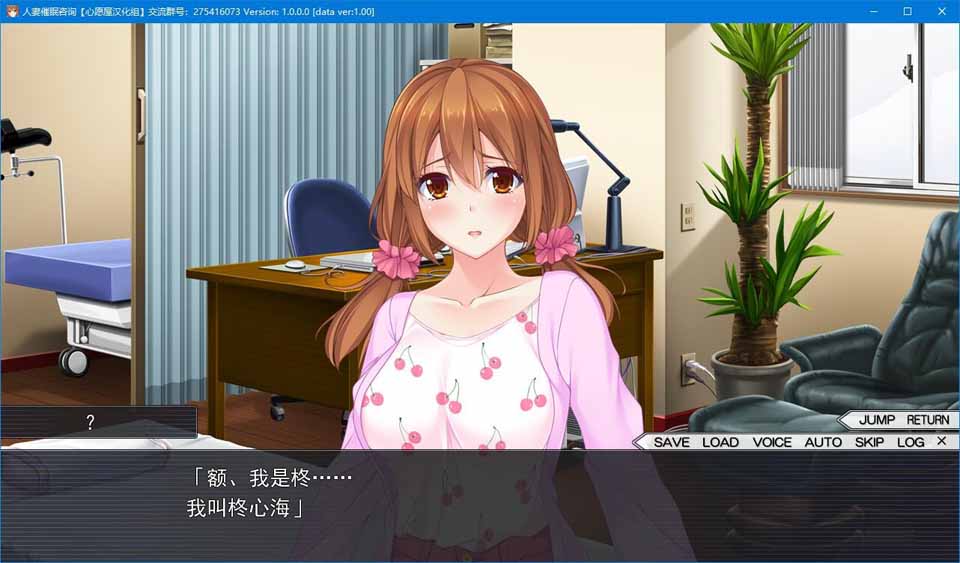
Task: Turn on AUTO advance mode
Action: (823, 442)
